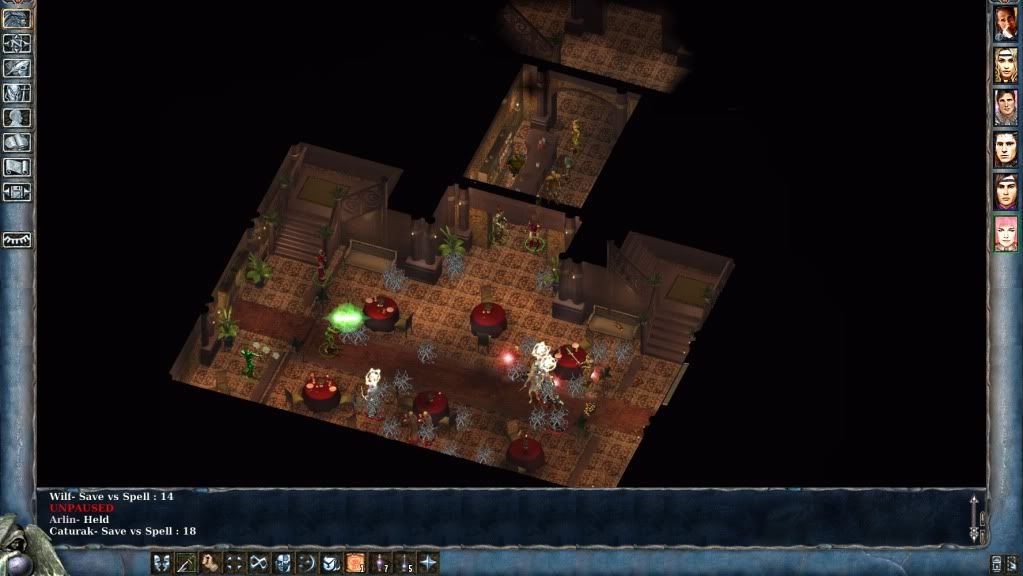
Task: Click the four-dot formation icon
Action: tap(234, 563)
